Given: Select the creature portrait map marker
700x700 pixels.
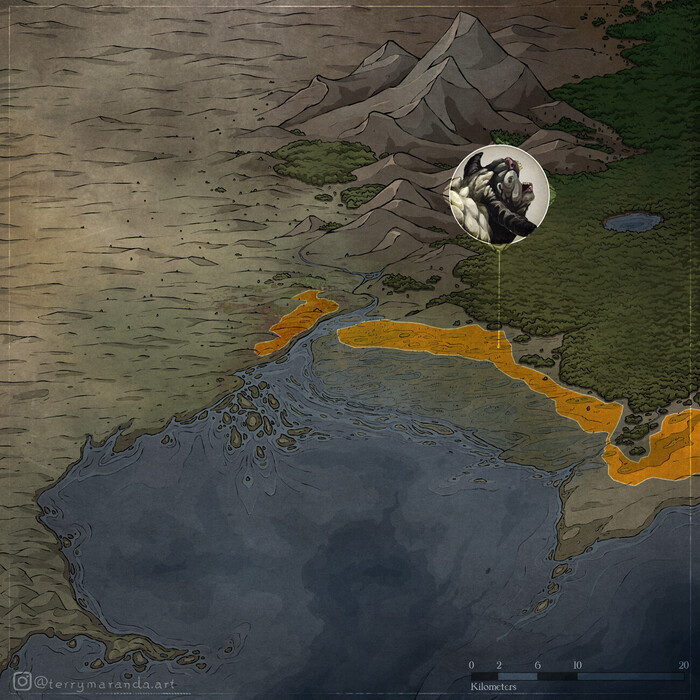Looking at the screenshot, I should pyautogui.click(x=499, y=194).
